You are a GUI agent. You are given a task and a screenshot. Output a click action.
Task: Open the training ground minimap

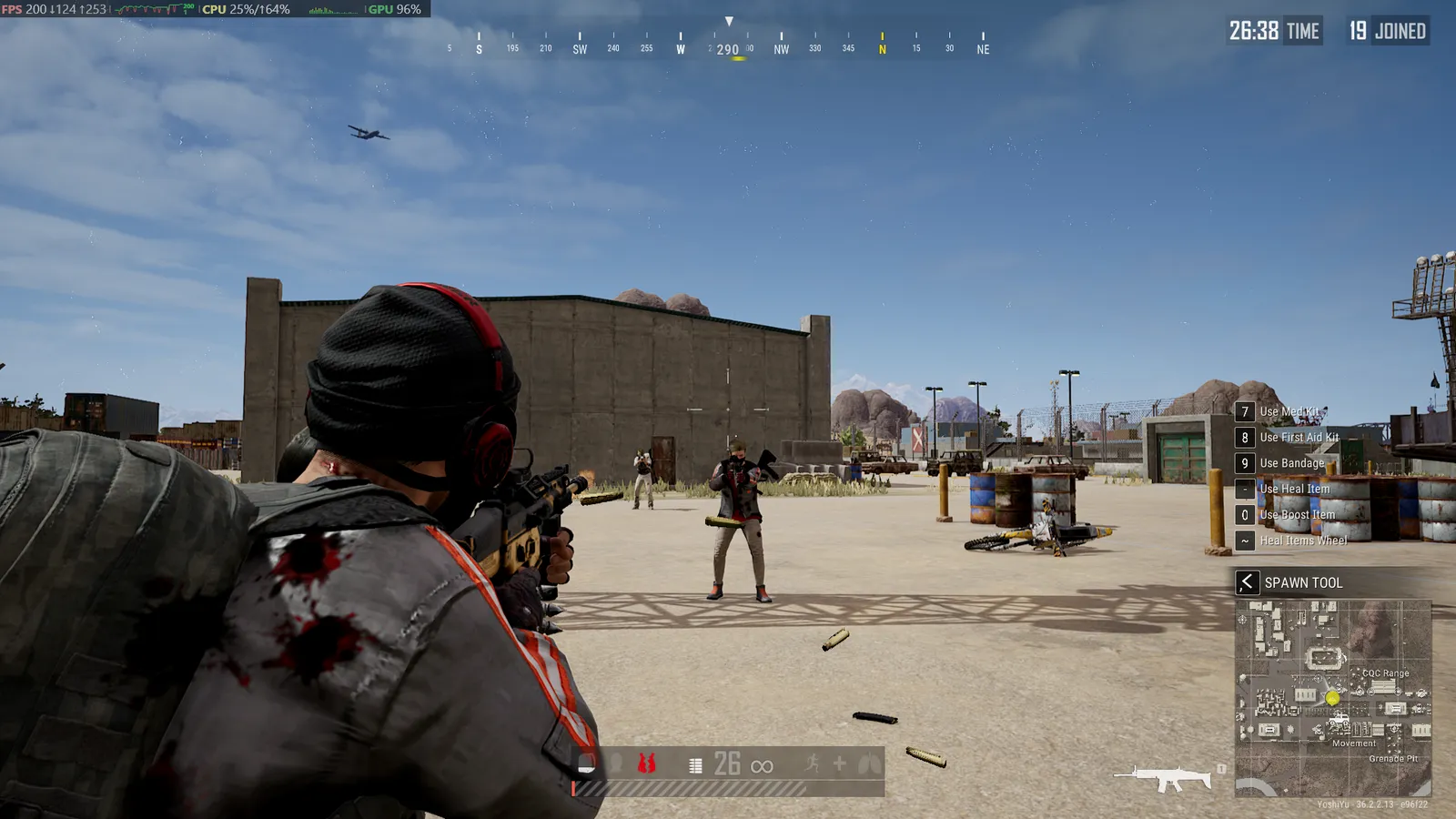tap(1333, 698)
